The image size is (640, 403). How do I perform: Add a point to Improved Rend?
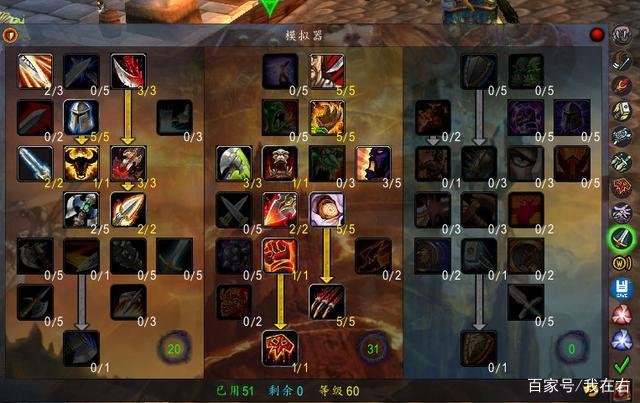129,70
